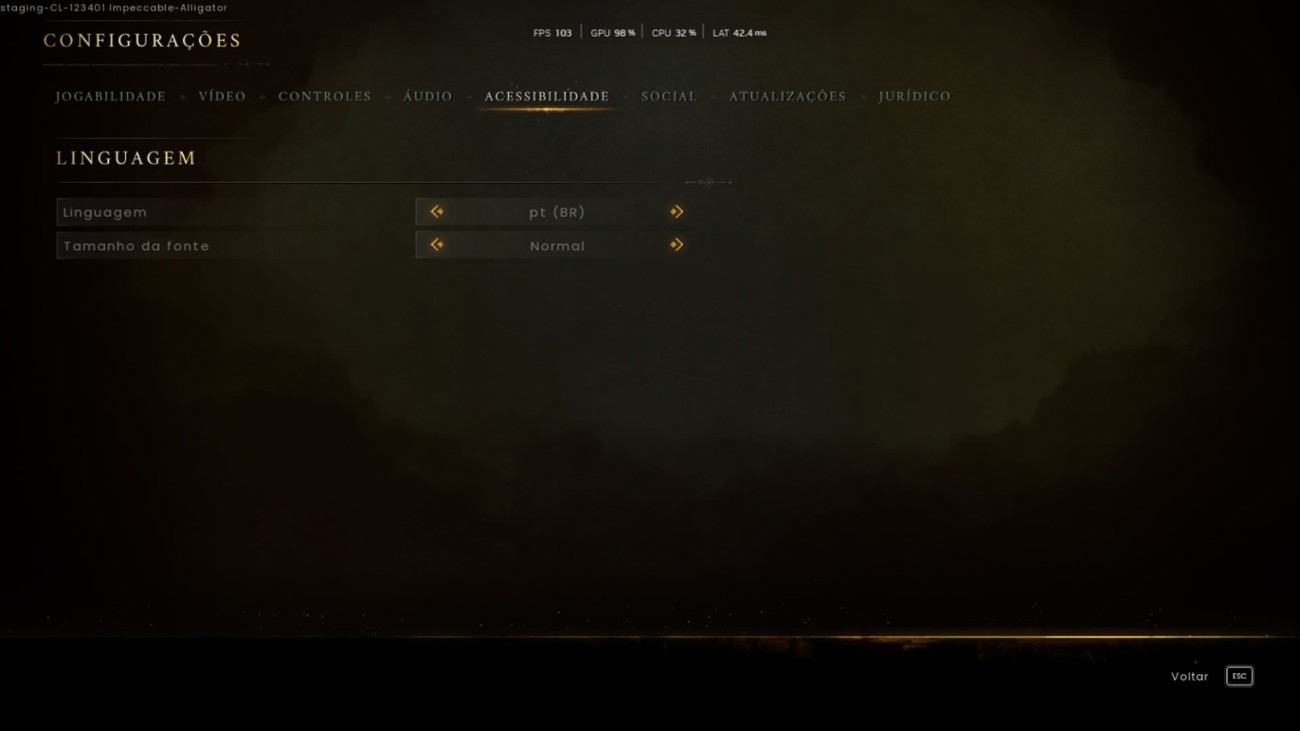The height and width of the screenshot is (731, 1300).
Task: Switch to the VÍDEO tab
Action: coord(222,96)
